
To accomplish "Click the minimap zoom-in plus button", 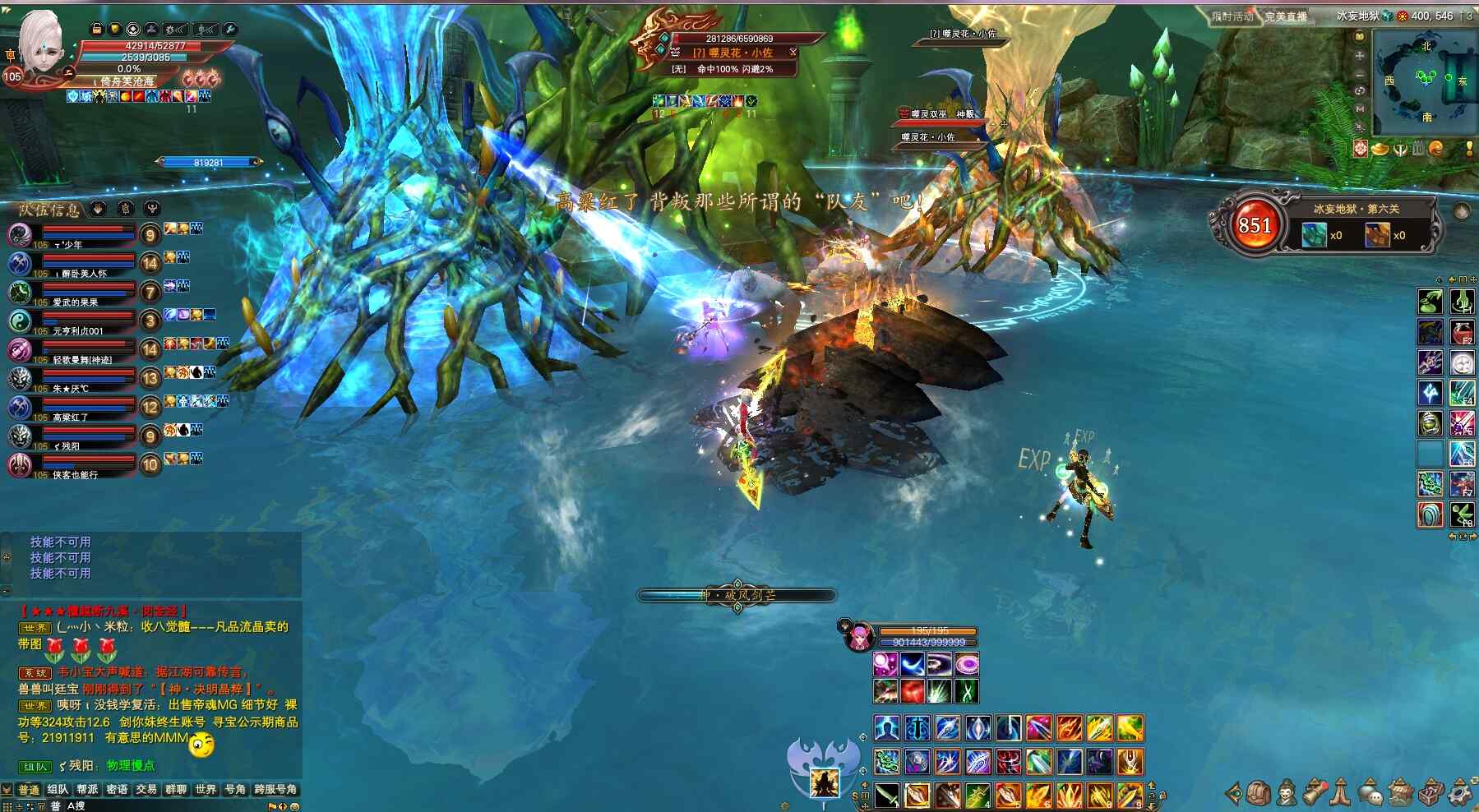I will point(1360,55).
